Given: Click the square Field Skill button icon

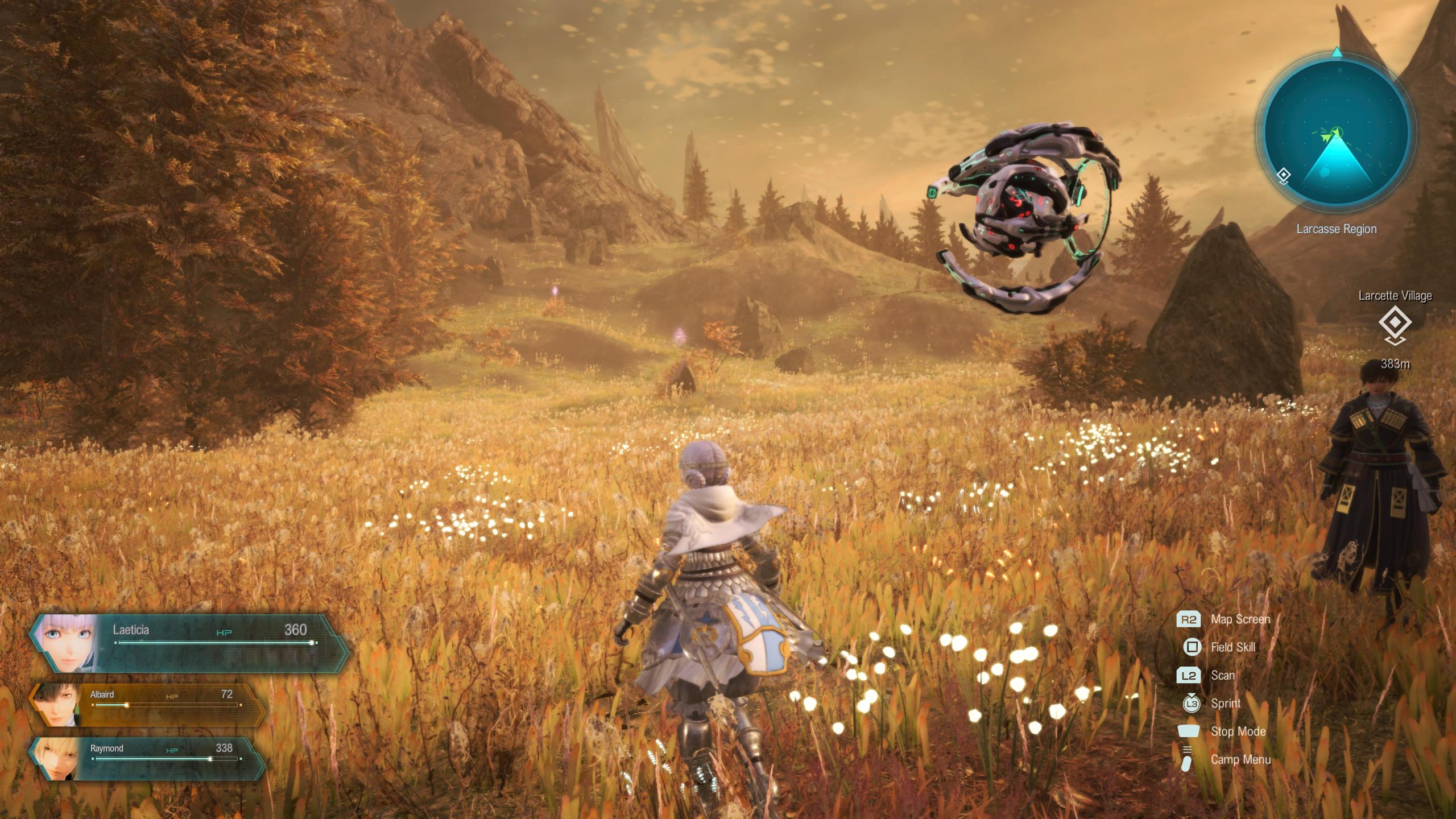Looking at the screenshot, I should (x=1194, y=647).
